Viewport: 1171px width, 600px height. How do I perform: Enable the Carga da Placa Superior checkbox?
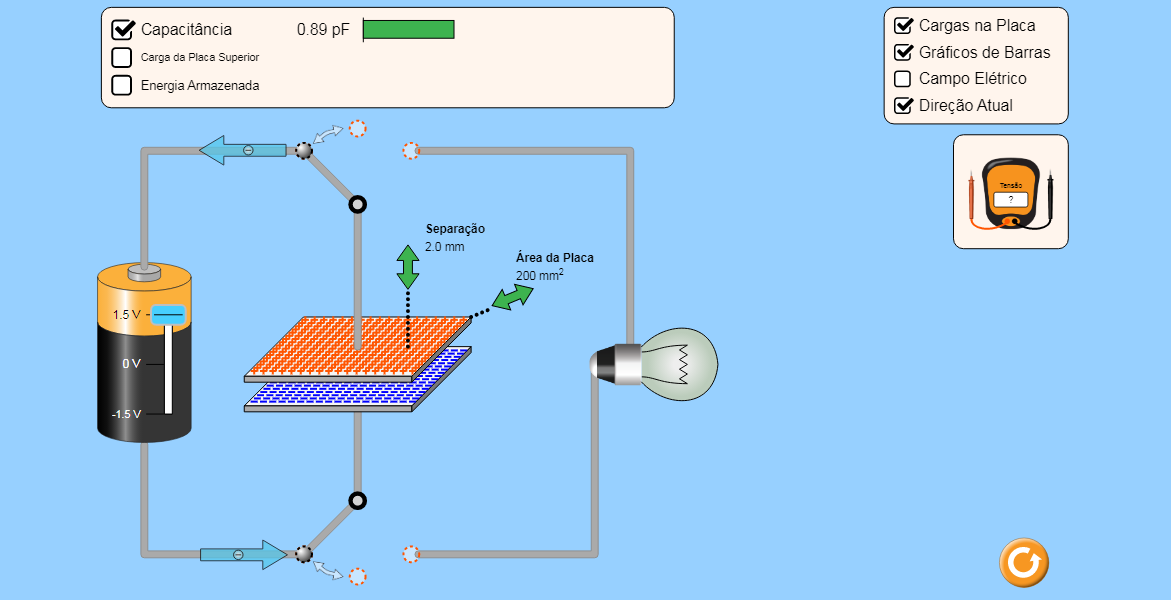point(122,57)
